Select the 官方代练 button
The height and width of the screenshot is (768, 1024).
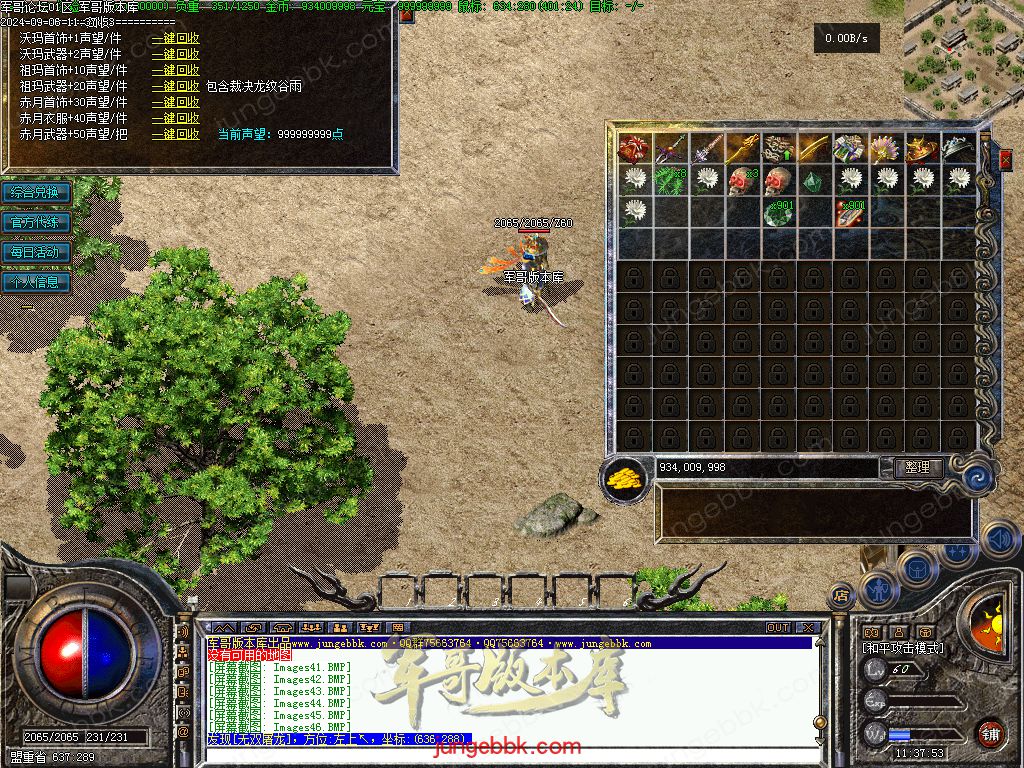tap(36, 222)
